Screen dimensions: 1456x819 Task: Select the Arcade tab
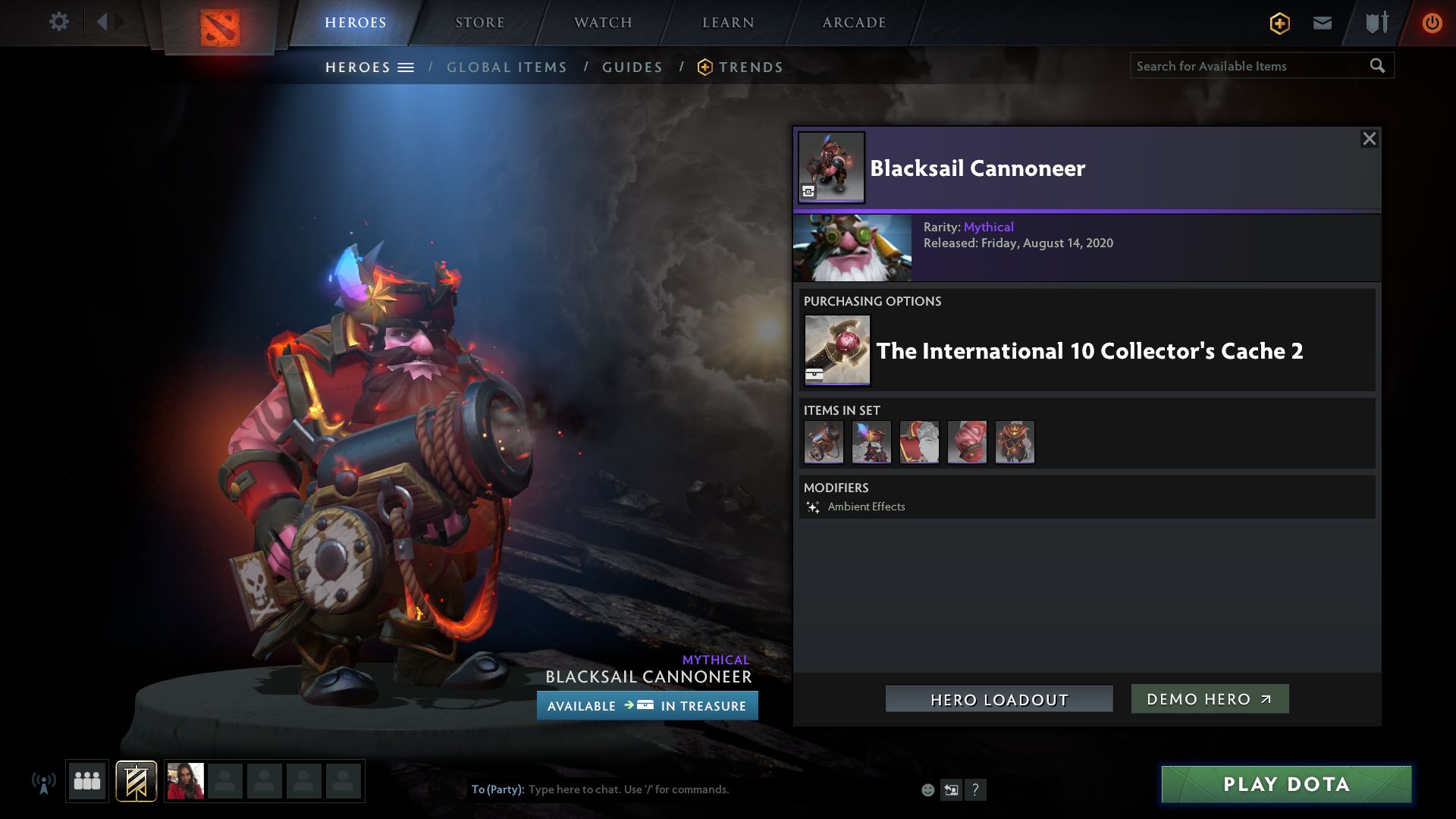tap(854, 23)
